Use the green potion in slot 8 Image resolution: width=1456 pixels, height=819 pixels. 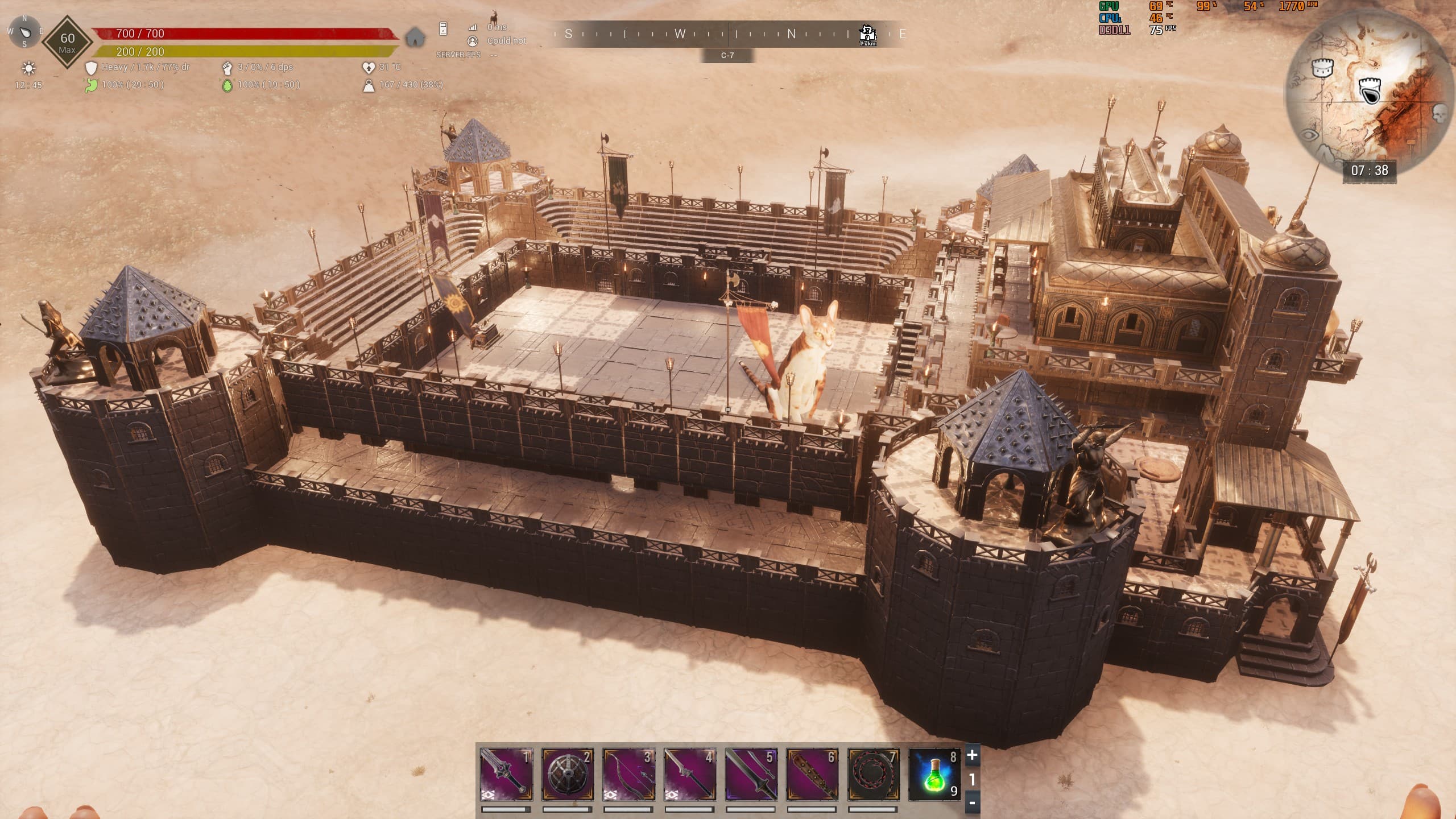coord(934,774)
